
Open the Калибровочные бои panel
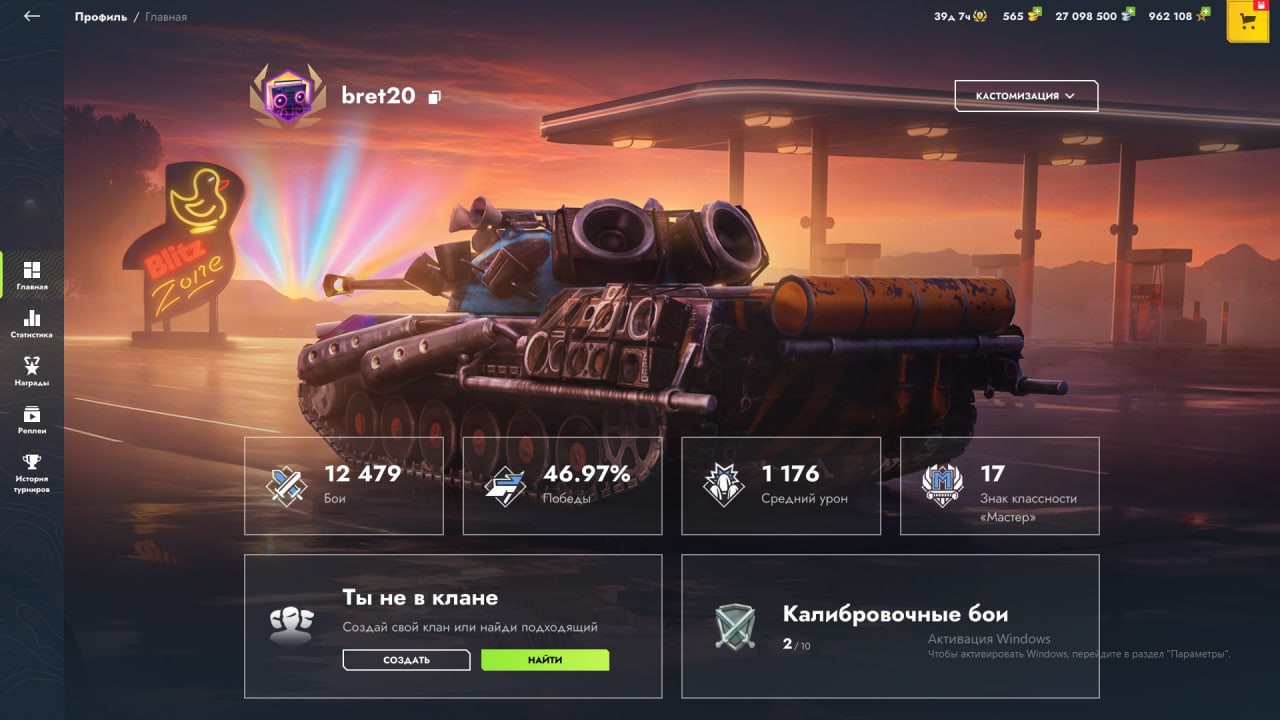(890, 626)
